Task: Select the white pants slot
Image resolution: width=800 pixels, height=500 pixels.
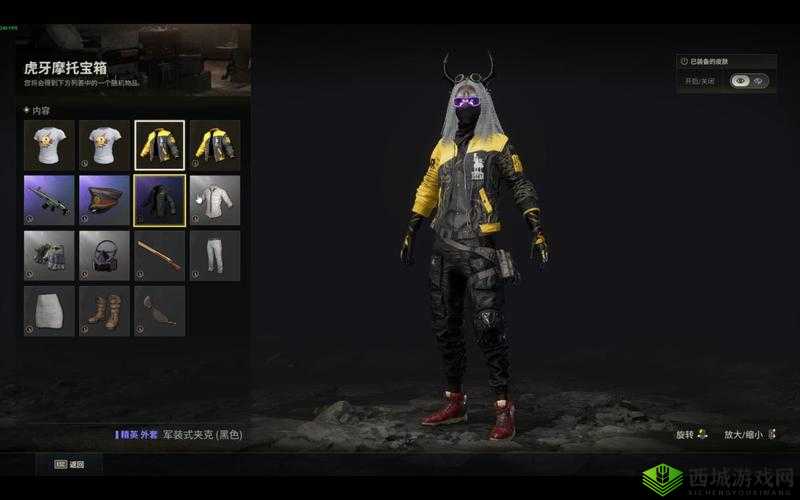Action: [x=215, y=256]
